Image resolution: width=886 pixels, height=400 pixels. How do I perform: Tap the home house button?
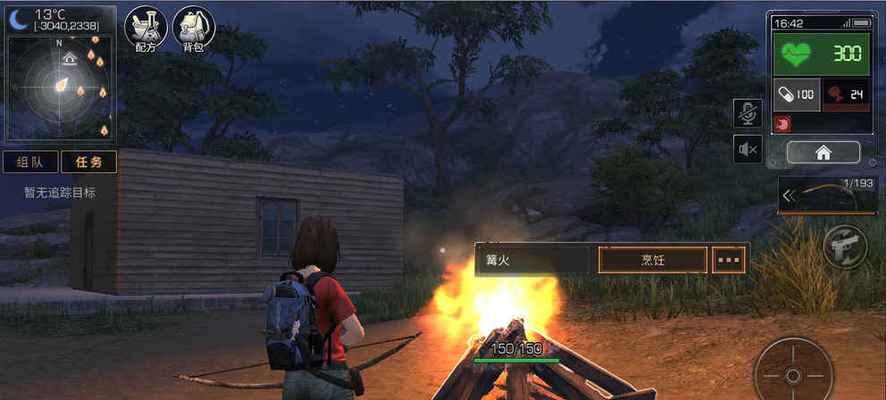click(x=823, y=153)
